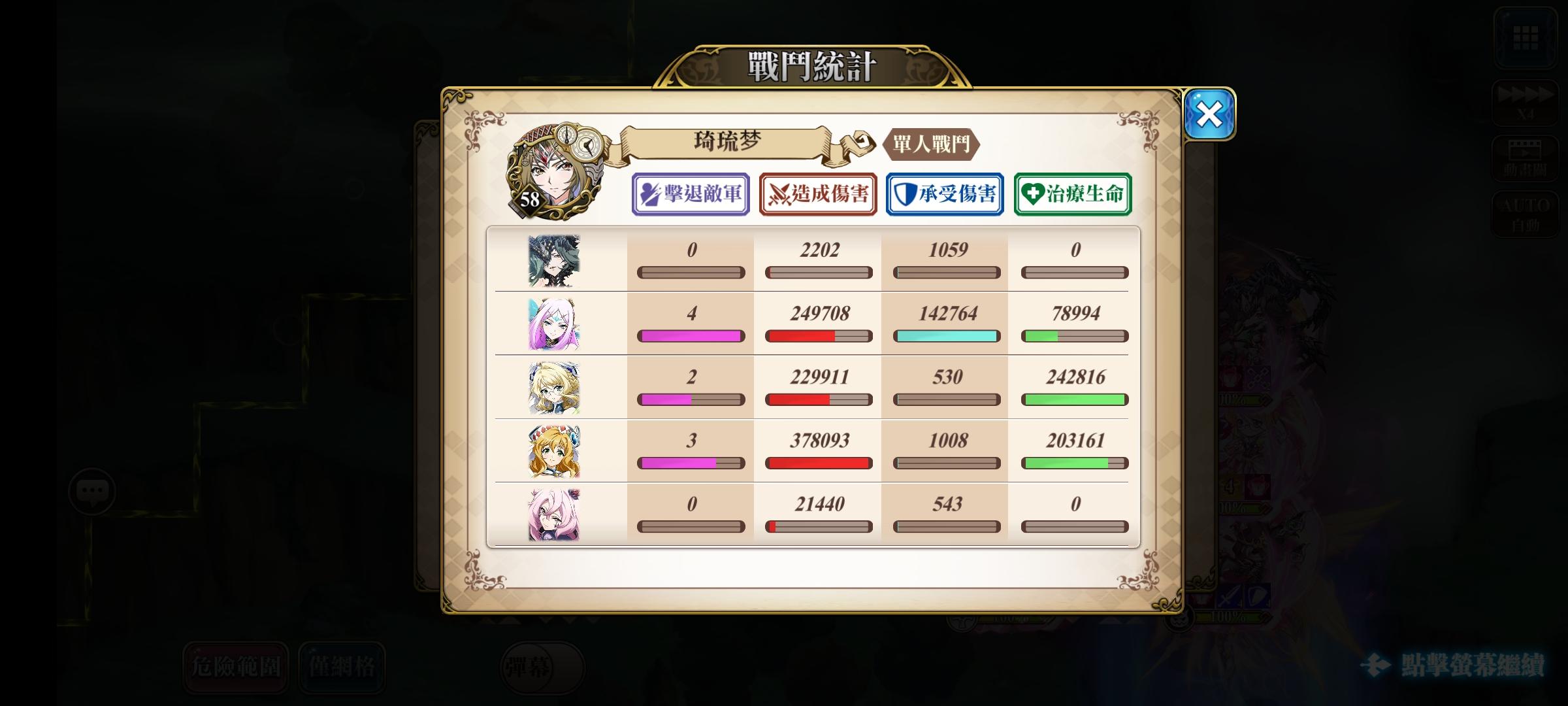Select the 造成傷害 damage dealt stat icon
Image resolution: width=1568 pixels, height=706 pixels.
817,193
